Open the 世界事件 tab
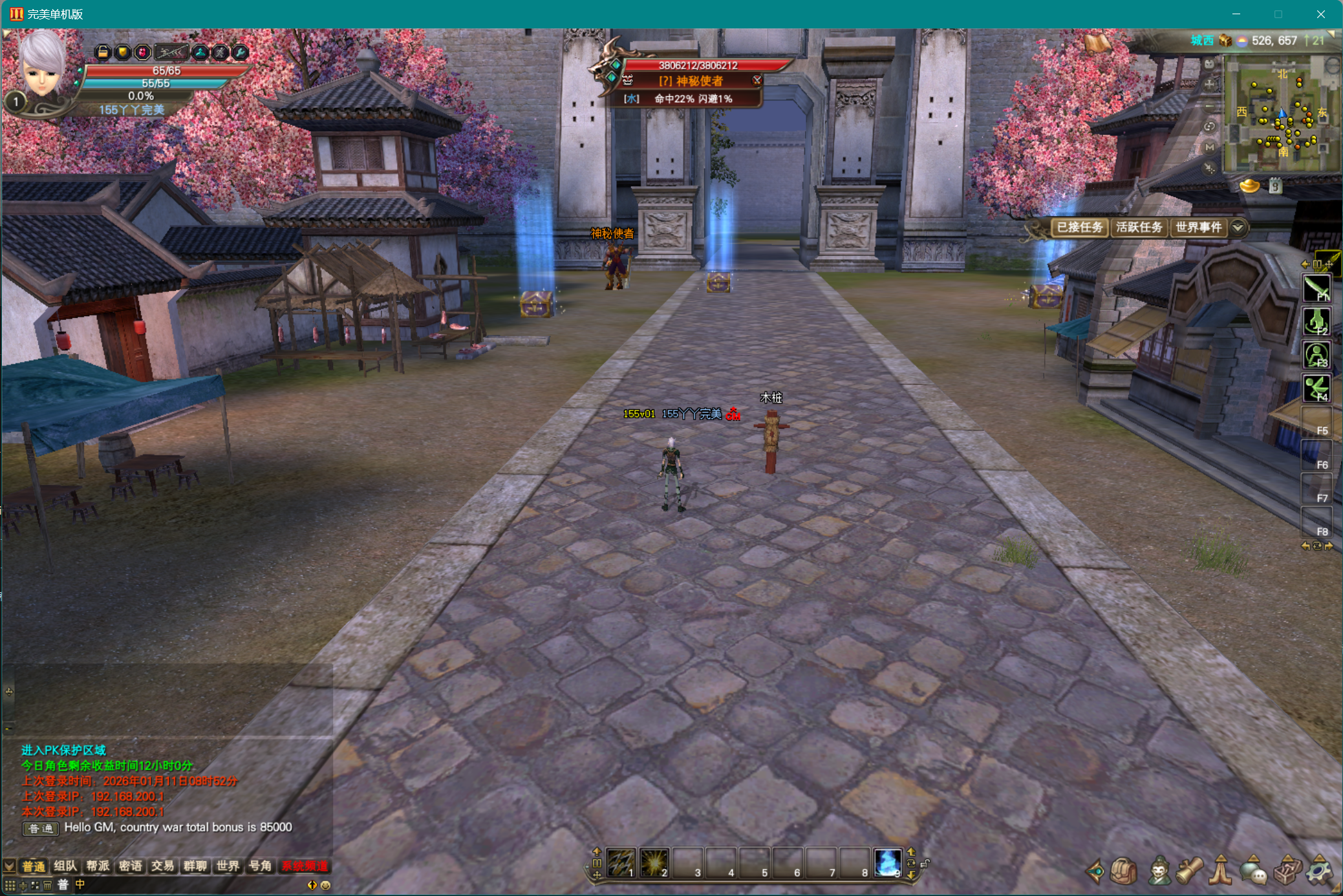The width and height of the screenshot is (1343, 896). click(1198, 228)
